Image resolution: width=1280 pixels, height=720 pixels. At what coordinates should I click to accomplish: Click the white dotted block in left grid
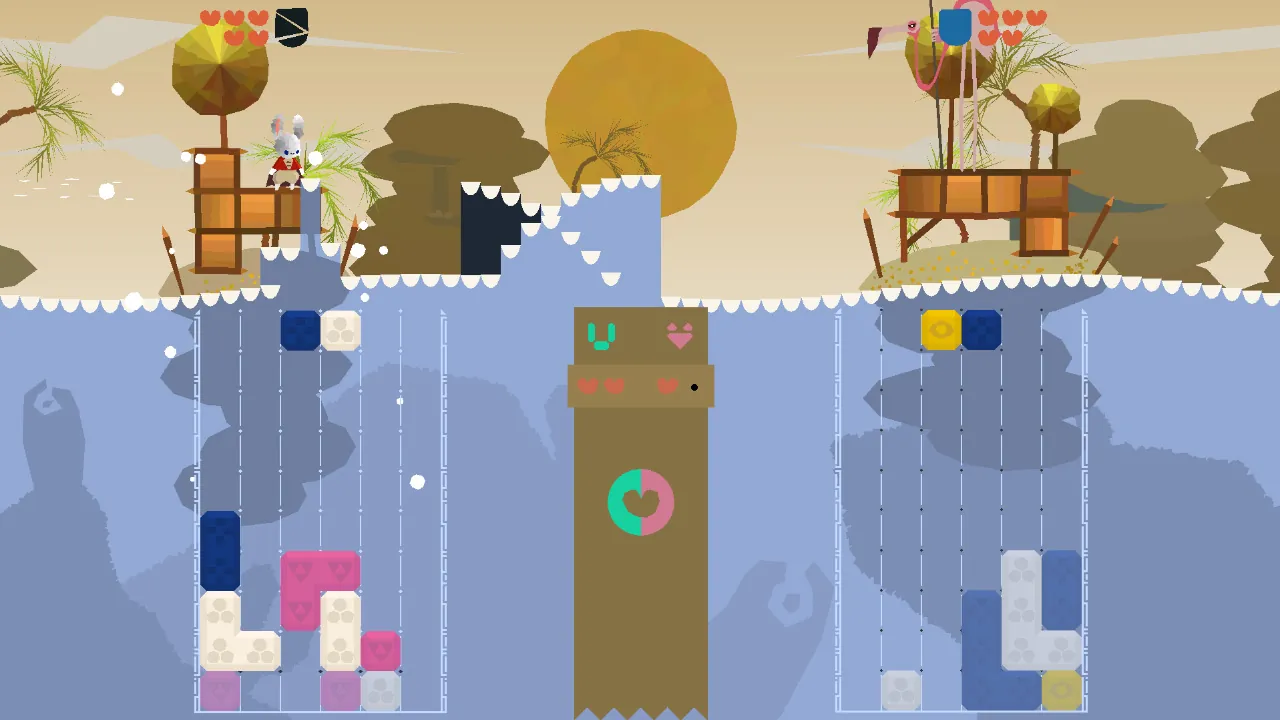point(339,329)
